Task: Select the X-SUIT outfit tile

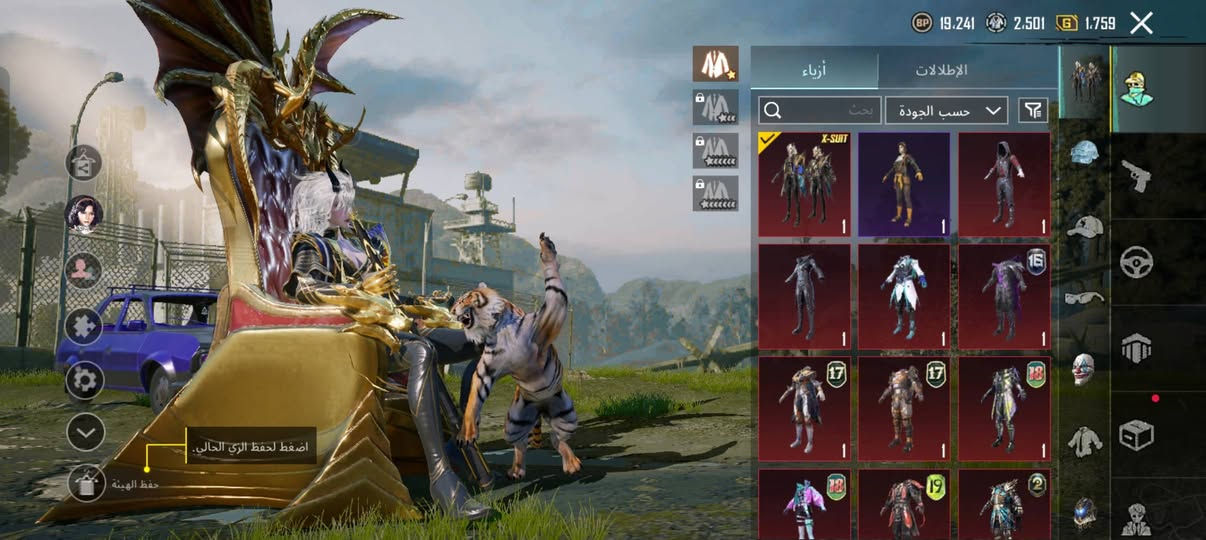Action: 804,184
